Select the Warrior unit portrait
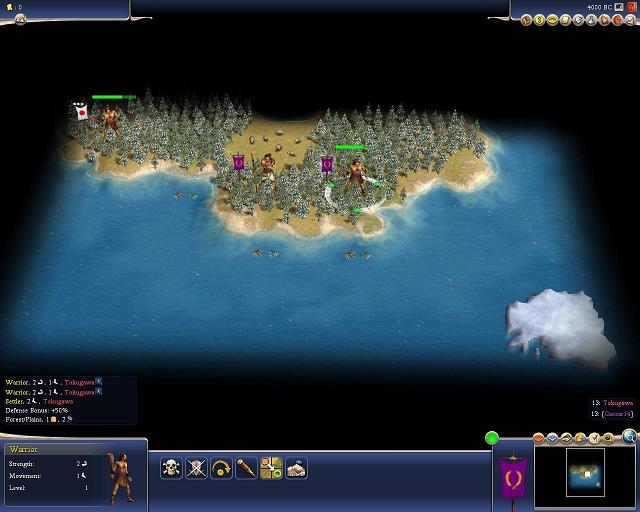 pyautogui.click(x=118, y=477)
